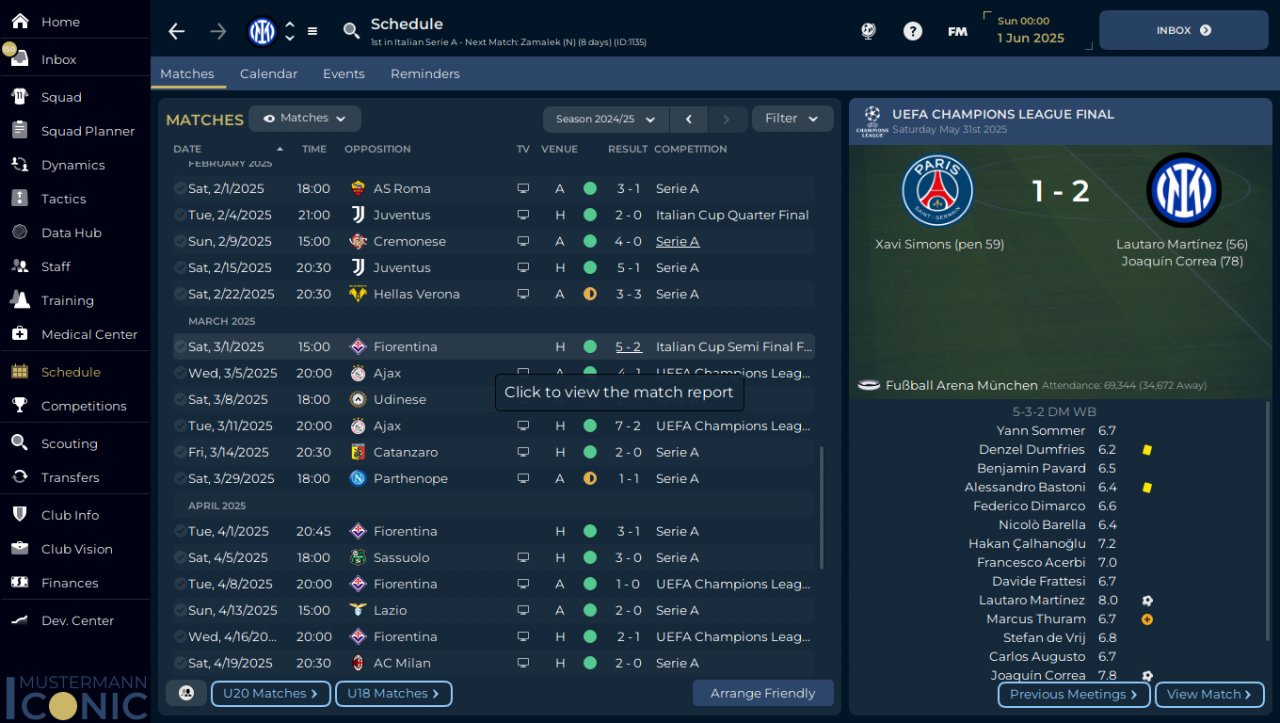
Task: Switch to the Reminders tab
Action: (425, 74)
